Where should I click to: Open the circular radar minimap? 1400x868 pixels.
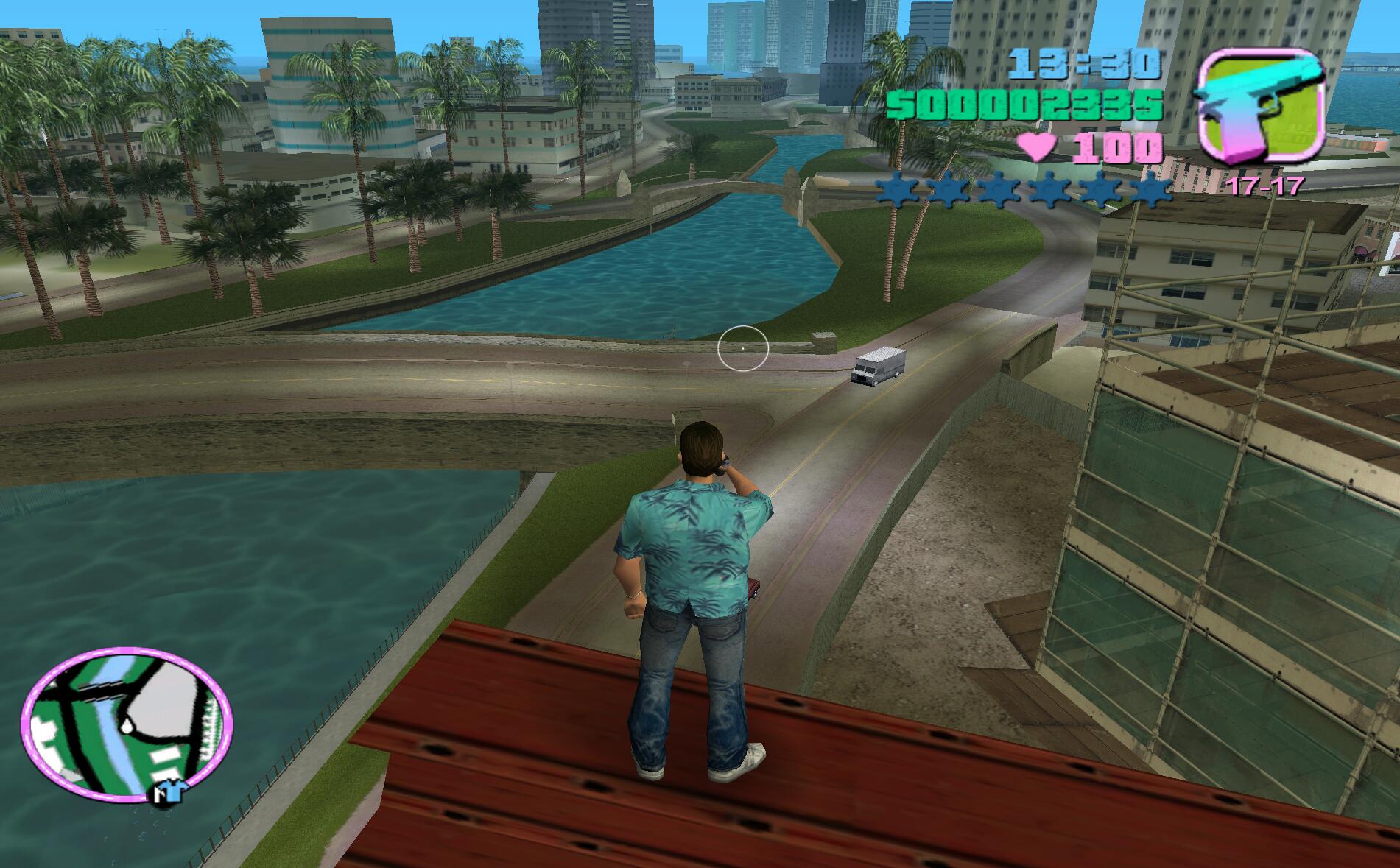[x=127, y=725]
